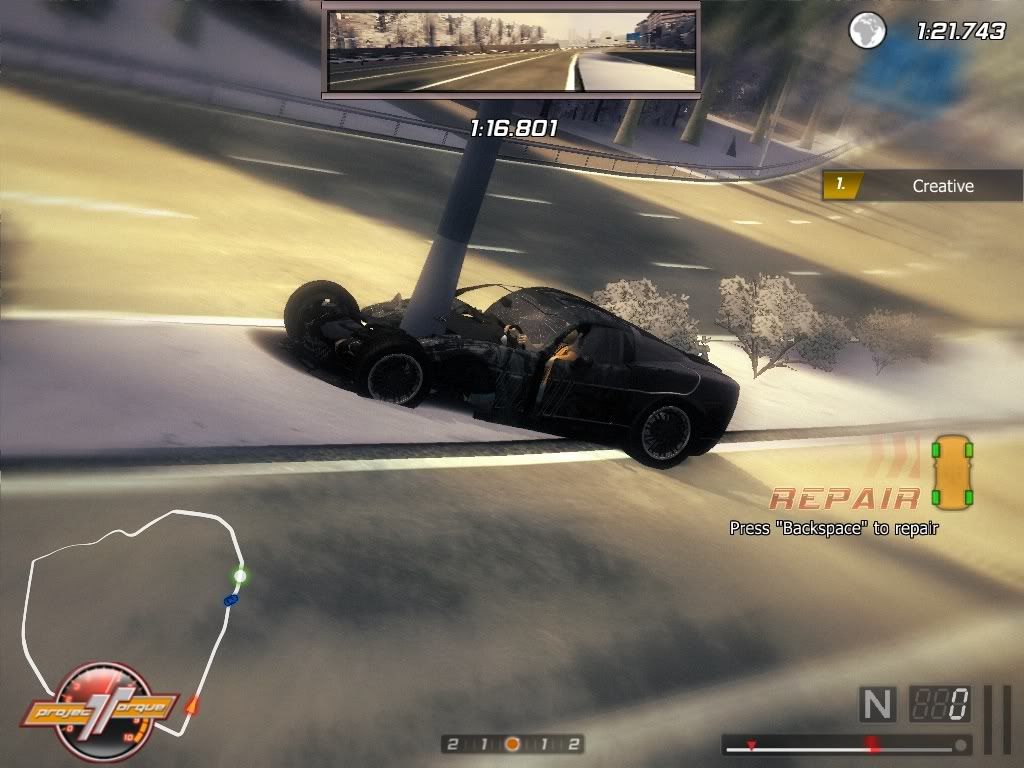The image size is (1024, 768).
Task: Click the neutral gear indicator
Action: 877,704
